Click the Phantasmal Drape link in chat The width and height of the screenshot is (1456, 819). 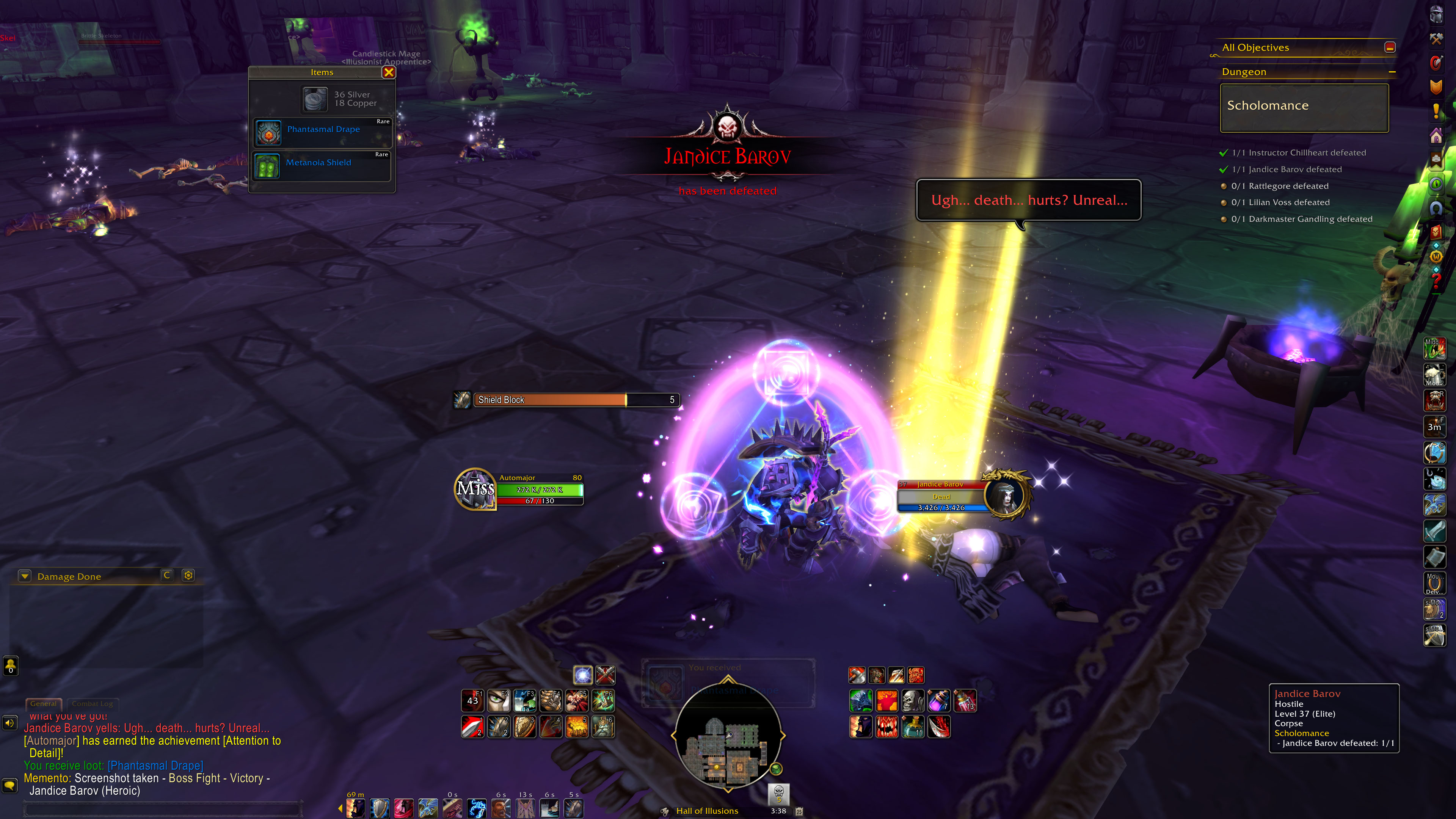[155, 765]
